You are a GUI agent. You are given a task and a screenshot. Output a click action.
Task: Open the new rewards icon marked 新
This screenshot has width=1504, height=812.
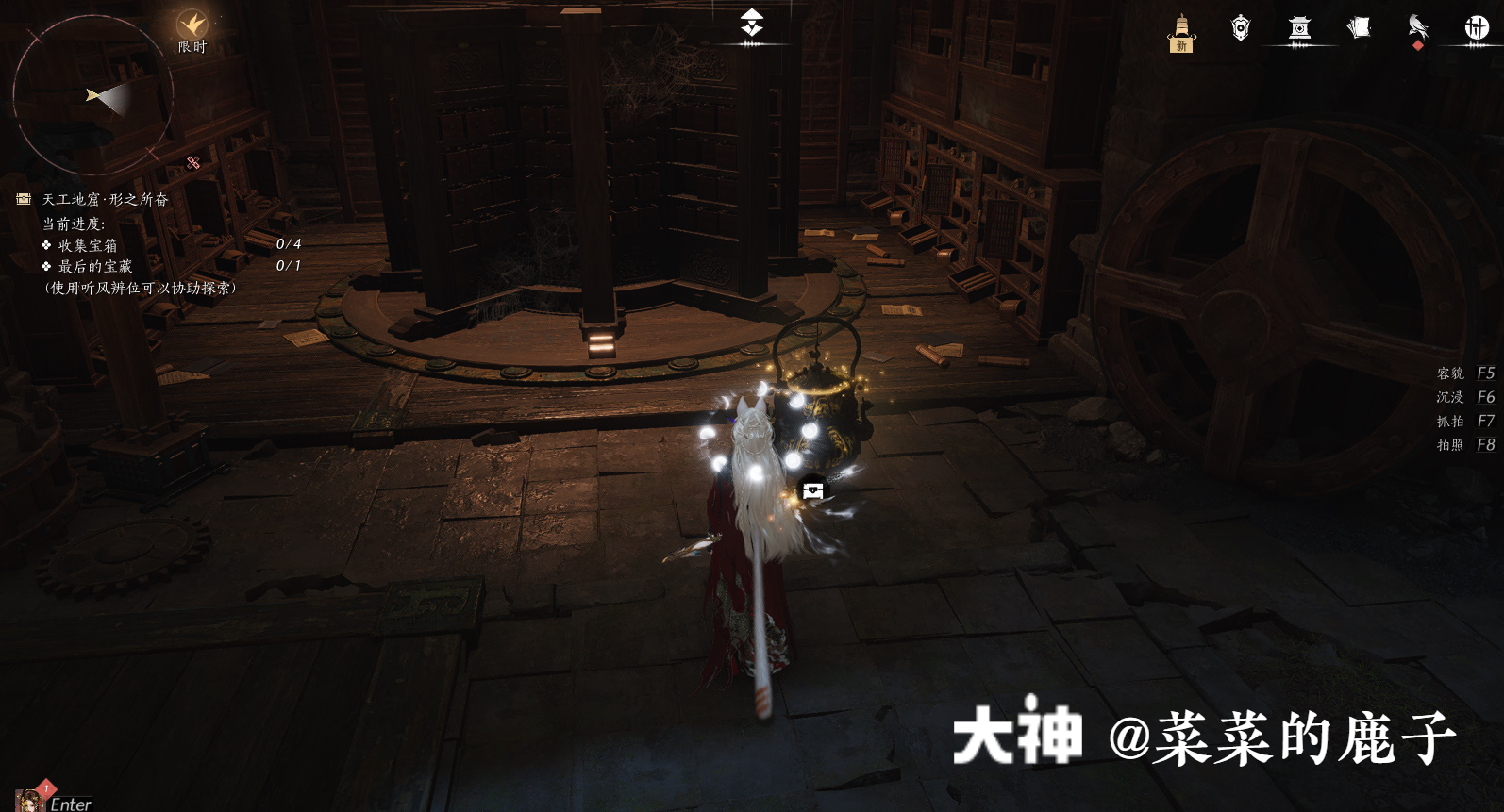point(1180,29)
